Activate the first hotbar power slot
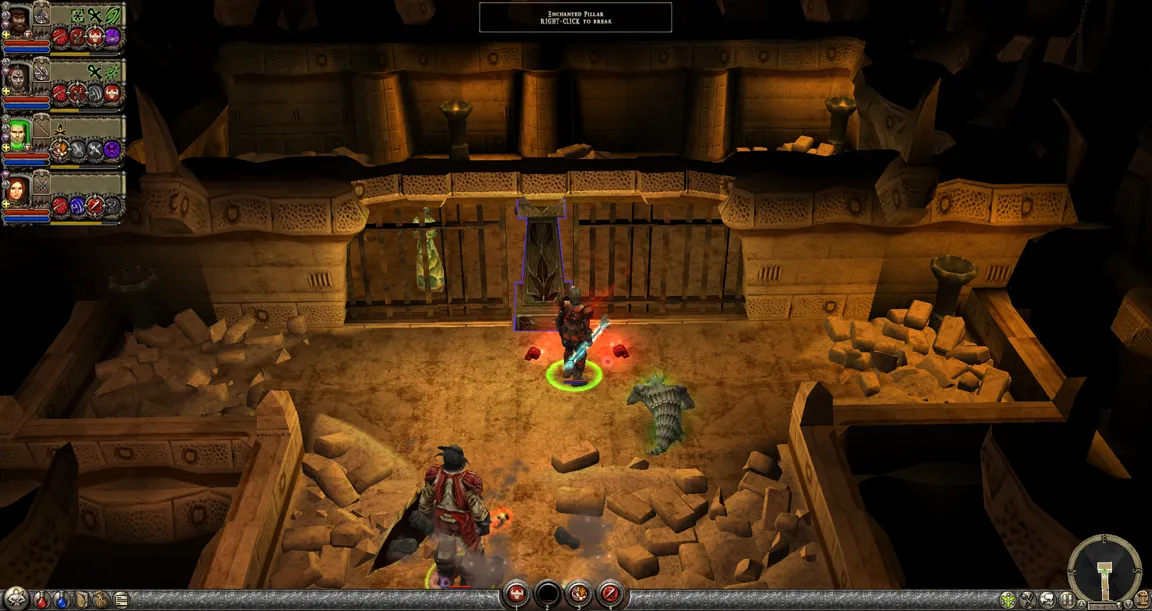This screenshot has height=611, width=1152. point(517,595)
